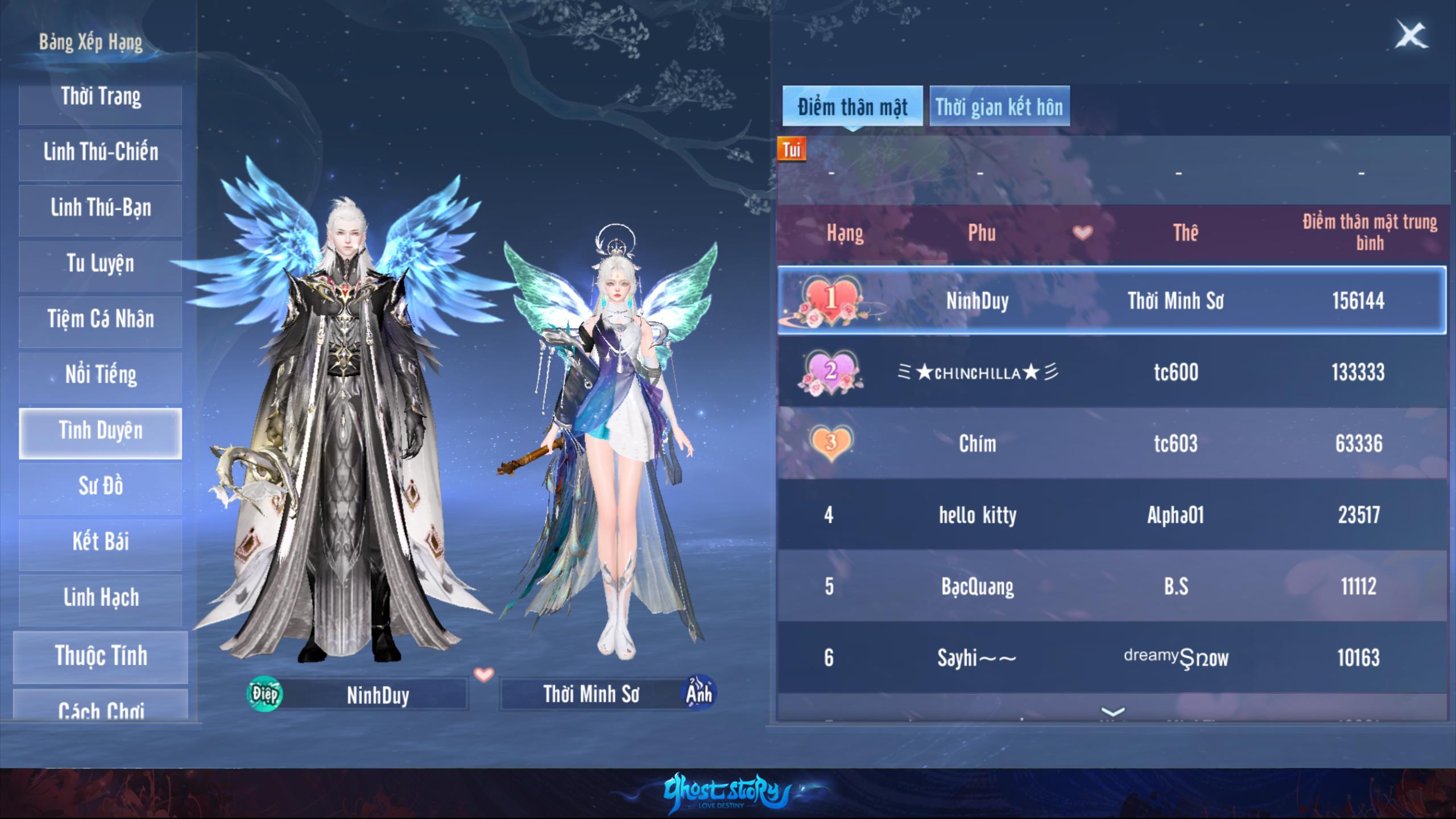Image resolution: width=1456 pixels, height=819 pixels.
Task: Switch to the Nổi Tiếng ranking
Action: (101, 376)
